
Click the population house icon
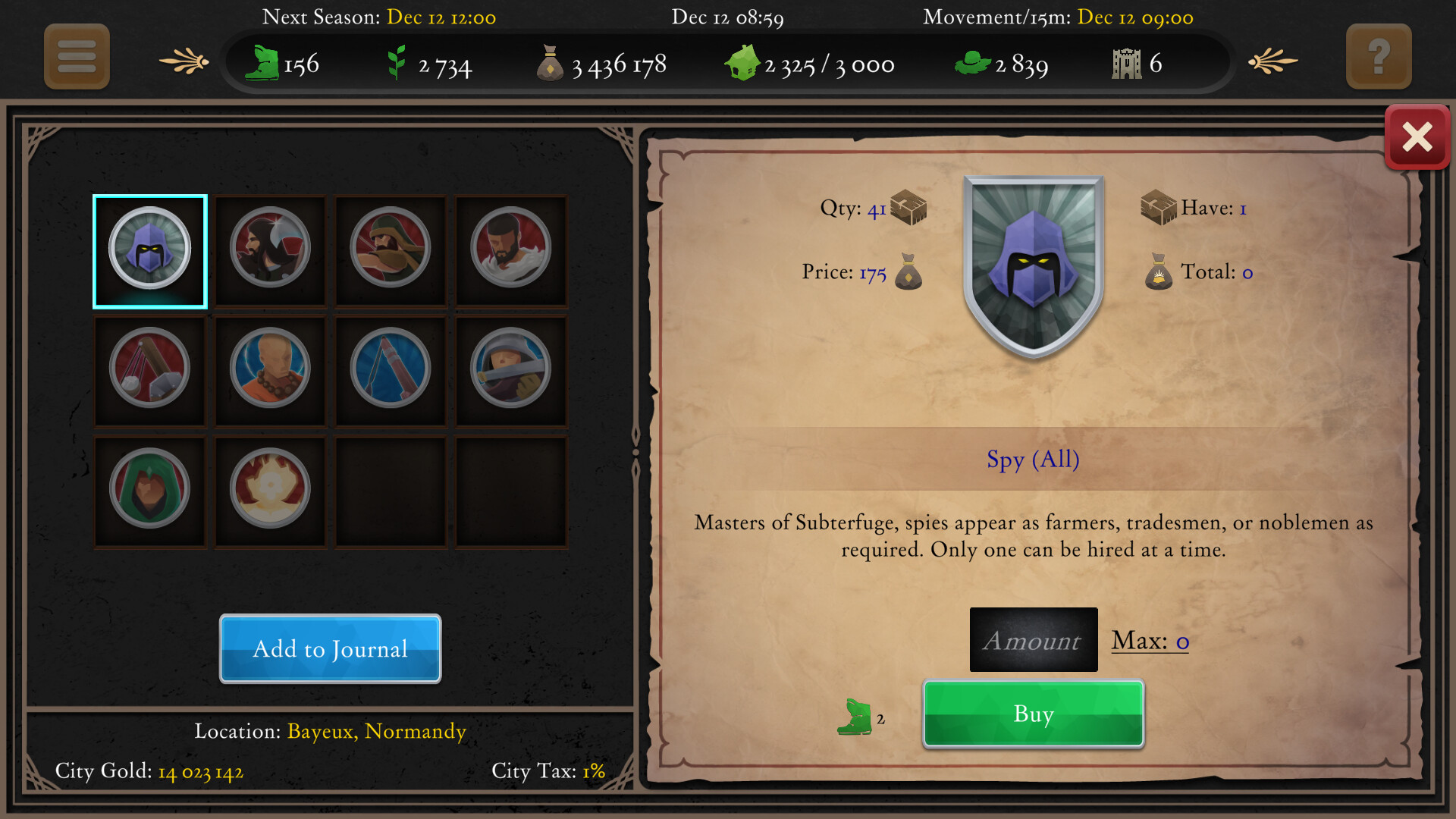(x=744, y=63)
